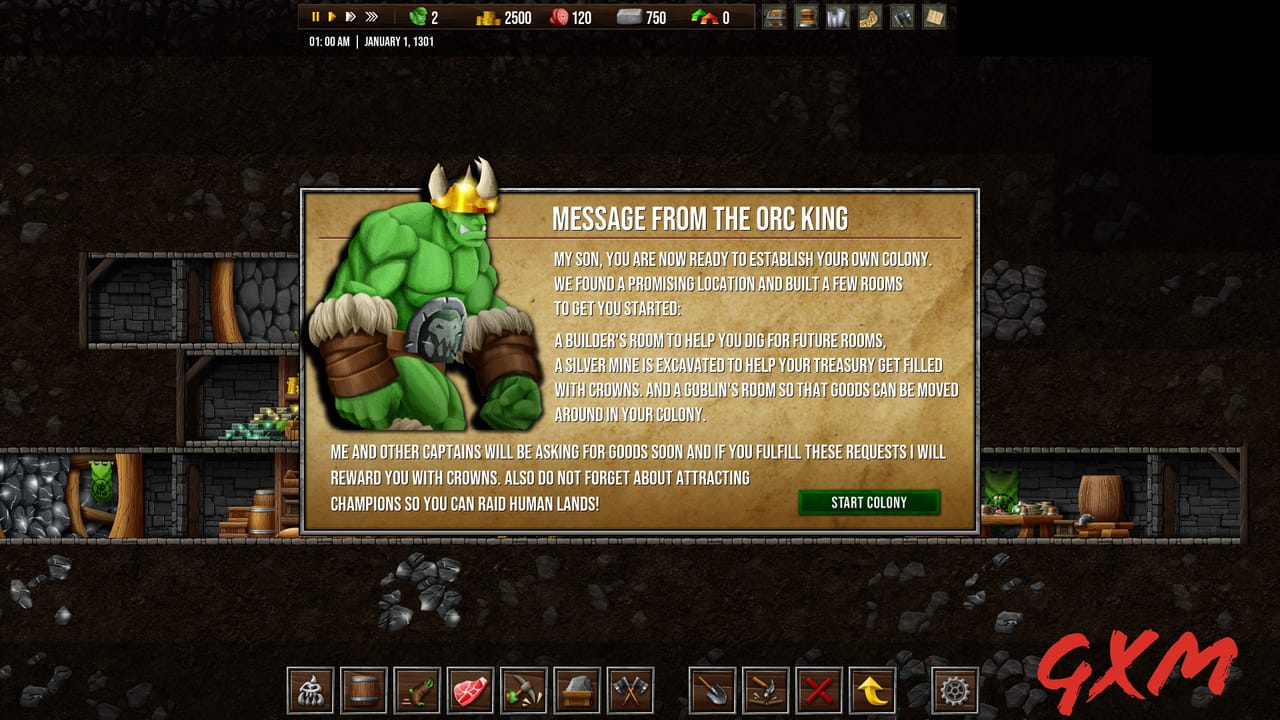This screenshot has width=1280, height=720.
Task: Enable fast-forward game speed
Action: pyautogui.click(x=351, y=16)
